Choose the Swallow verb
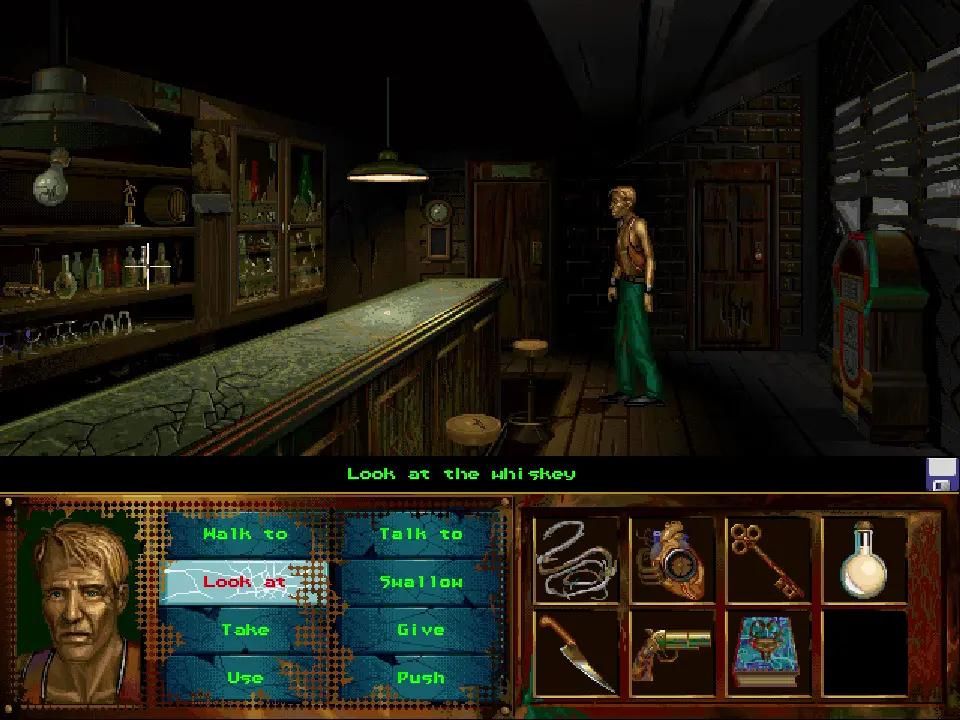This screenshot has width=960, height=720. (421, 582)
